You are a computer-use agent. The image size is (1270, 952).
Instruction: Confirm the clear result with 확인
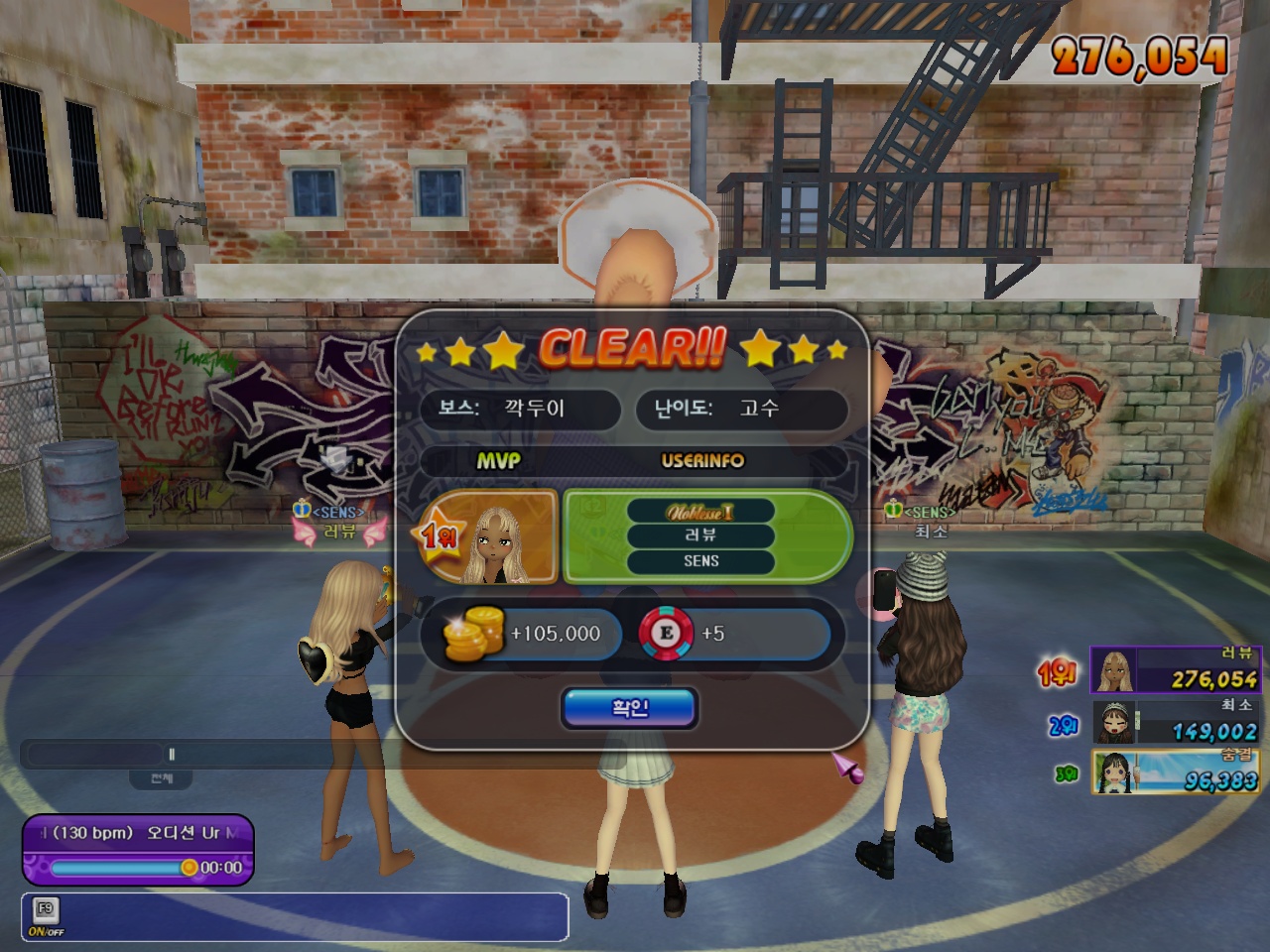(x=629, y=708)
